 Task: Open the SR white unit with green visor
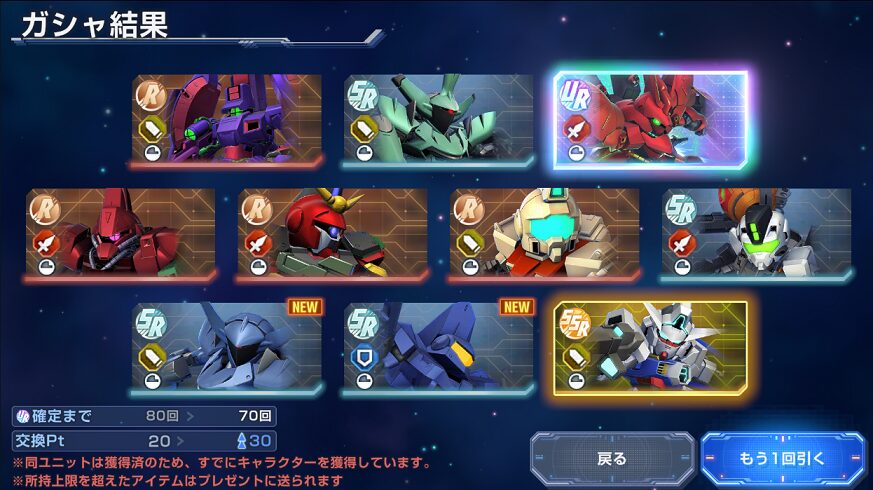point(757,234)
